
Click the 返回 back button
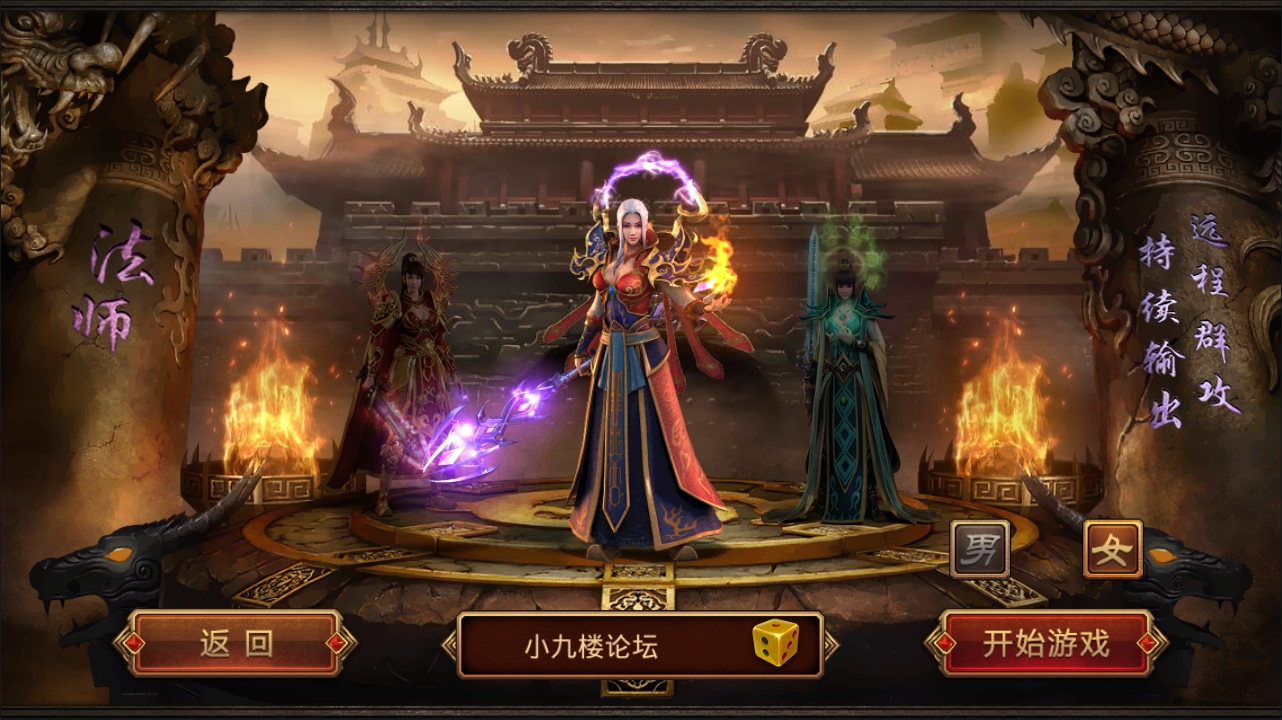[234, 644]
